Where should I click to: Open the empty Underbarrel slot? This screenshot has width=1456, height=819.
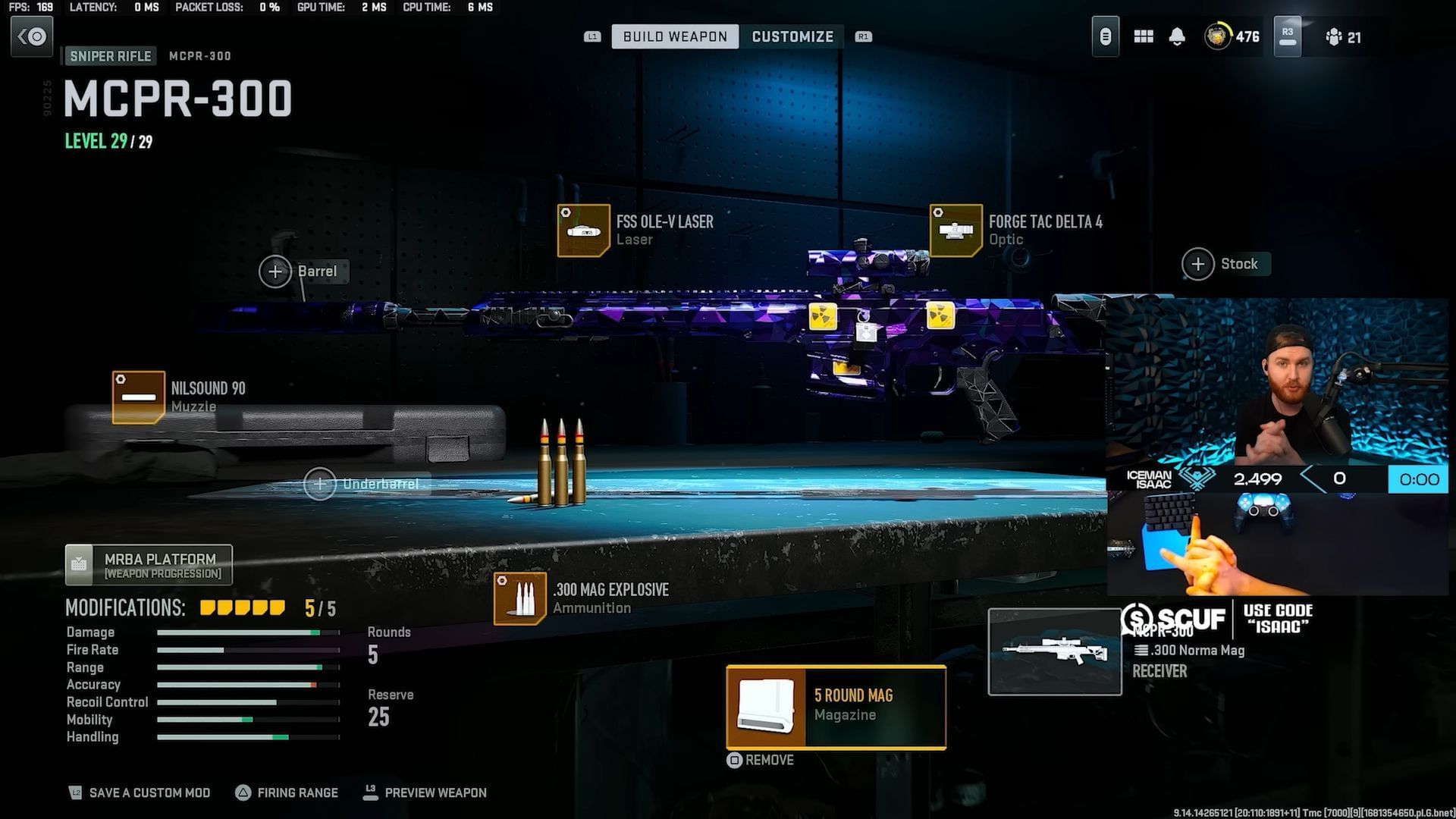[x=321, y=484]
